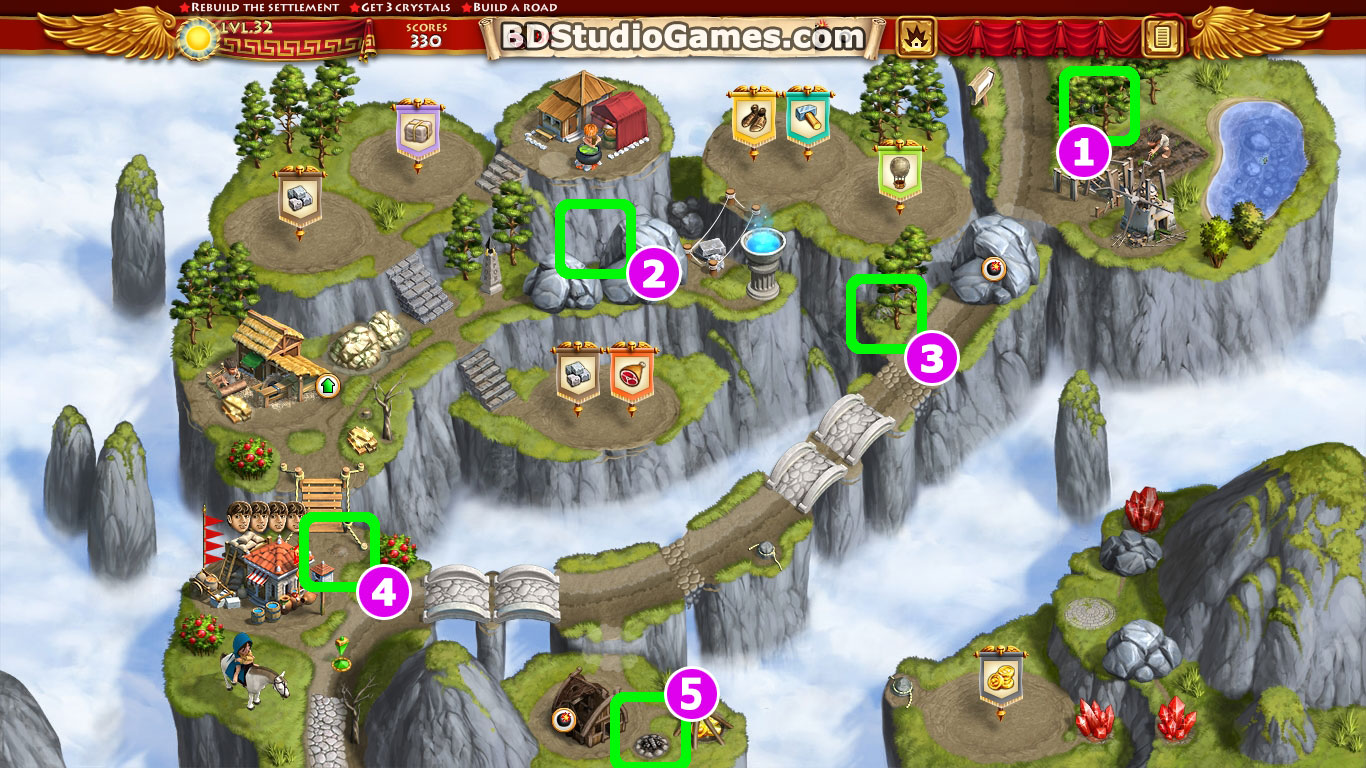Image resolution: width=1366 pixels, height=768 pixels.
Task: Click the green upgrade arrow on the sawmill
Action: point(326,385)
